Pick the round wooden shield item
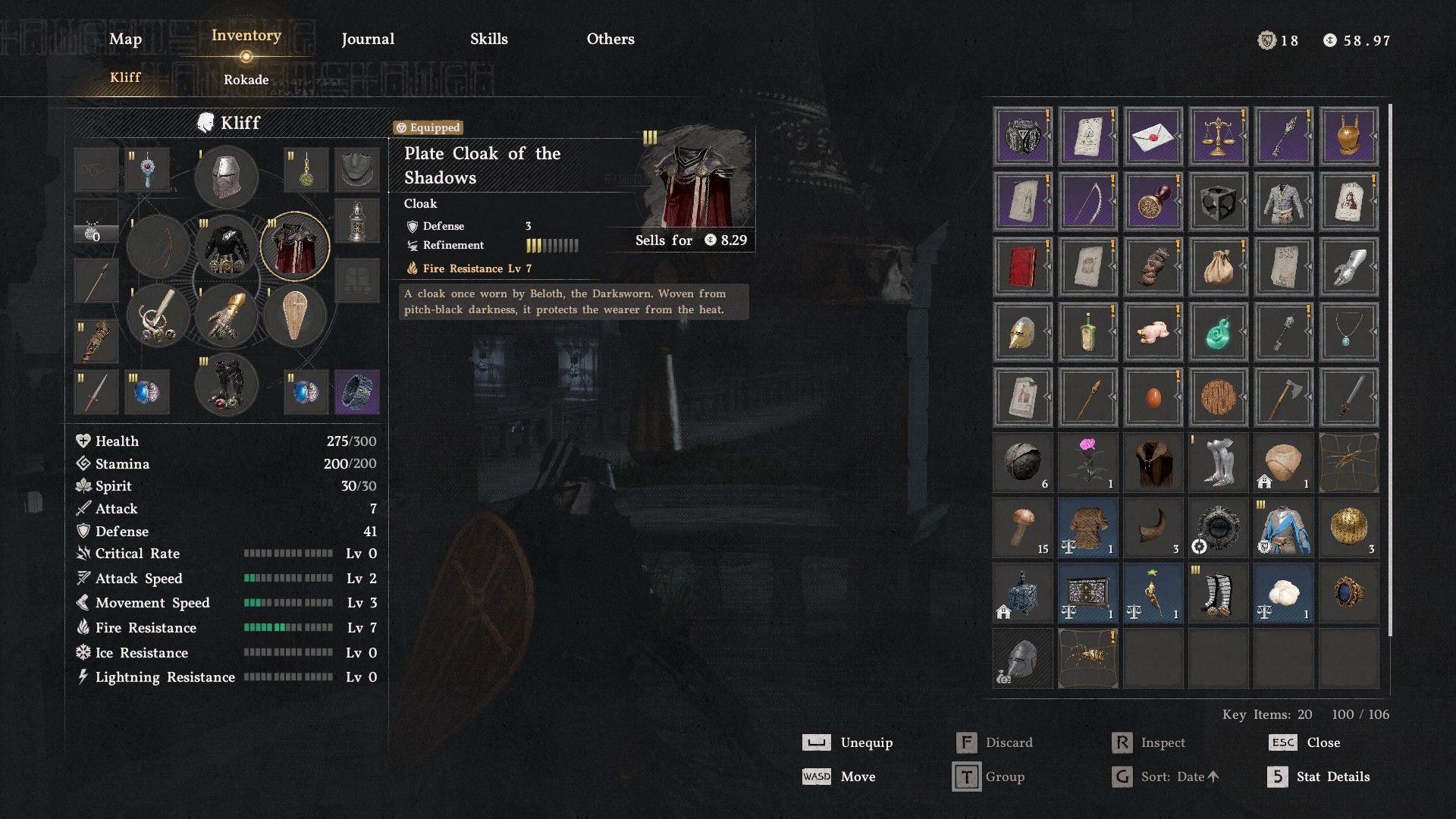 coord(1218,397)
